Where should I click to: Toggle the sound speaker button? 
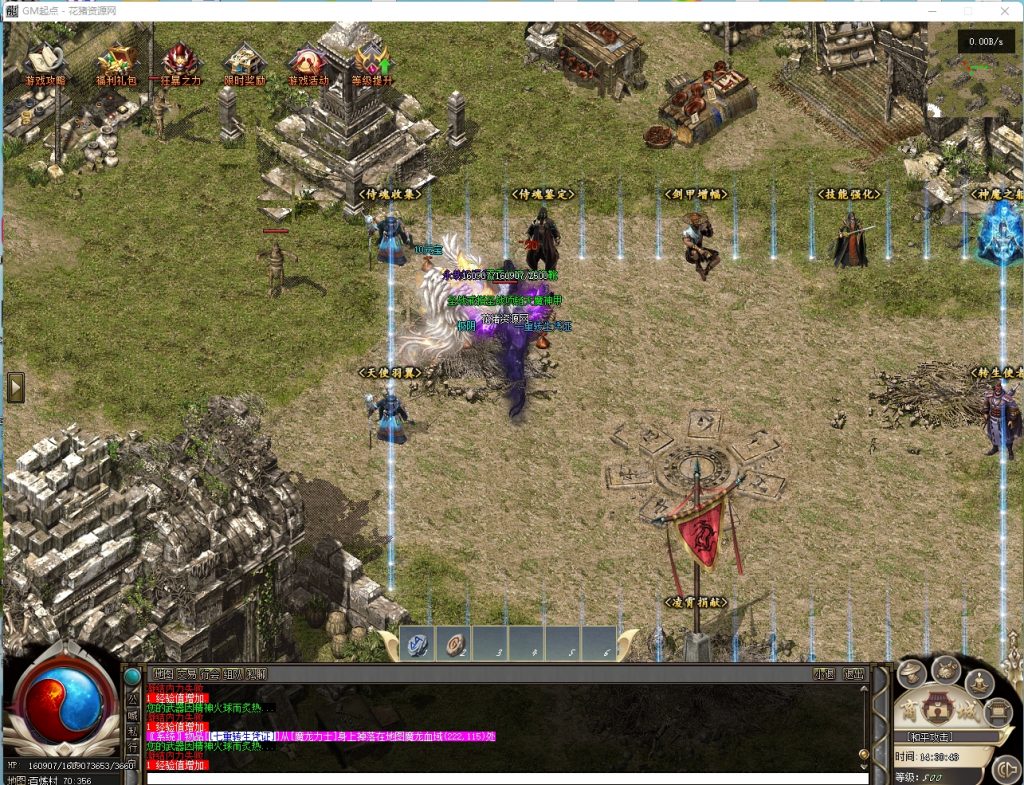(x=1010, y=771)
